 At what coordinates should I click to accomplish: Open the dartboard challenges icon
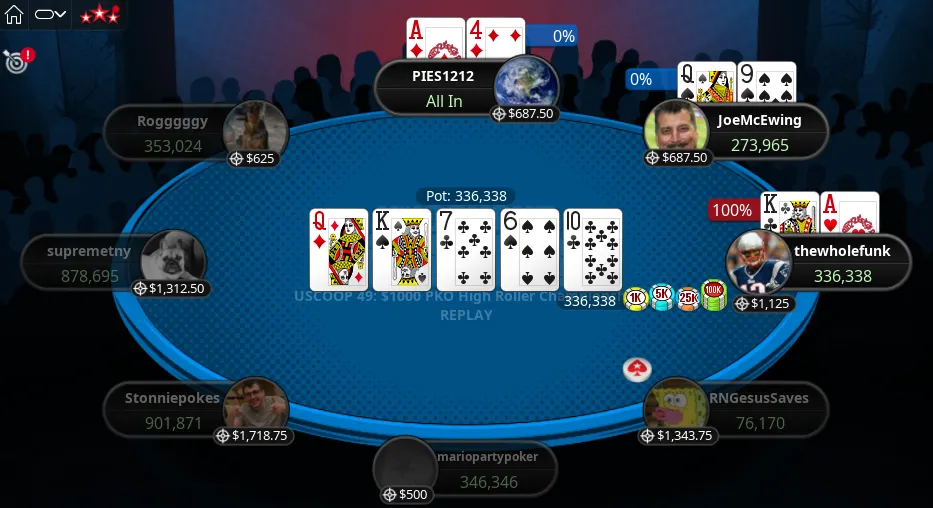coord(14,62)
